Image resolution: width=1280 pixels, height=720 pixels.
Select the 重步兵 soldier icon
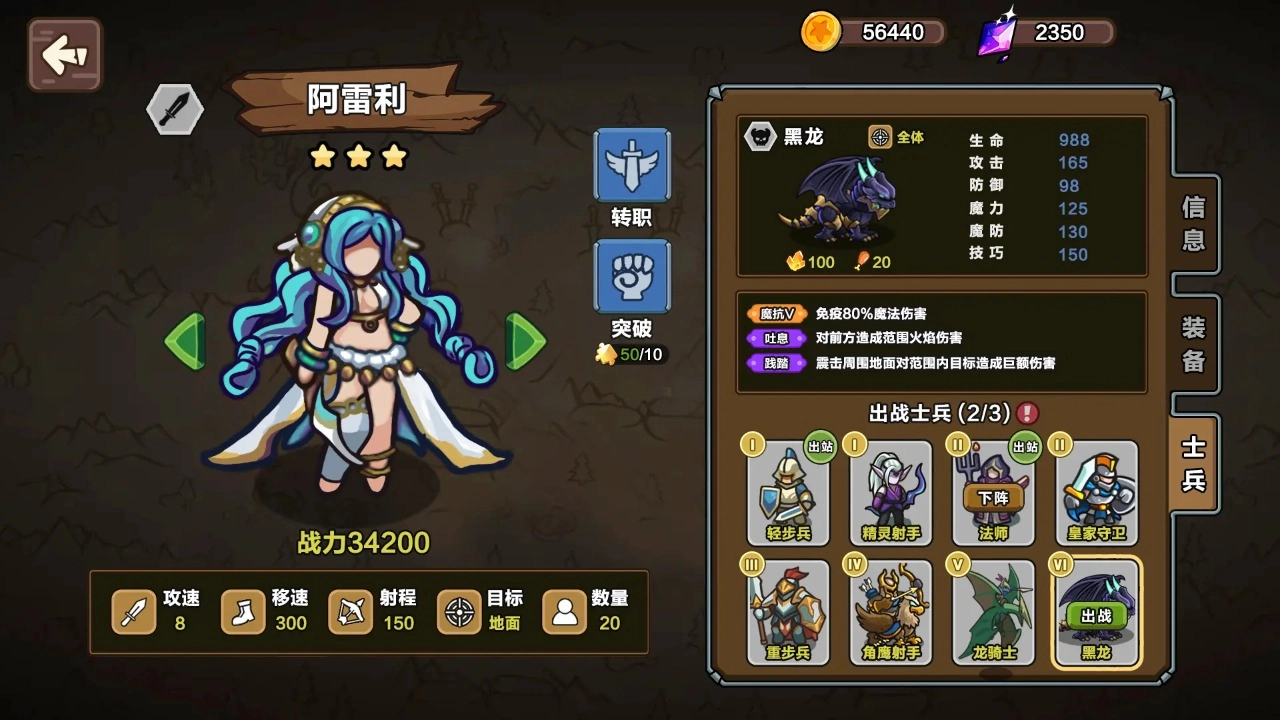788,612
